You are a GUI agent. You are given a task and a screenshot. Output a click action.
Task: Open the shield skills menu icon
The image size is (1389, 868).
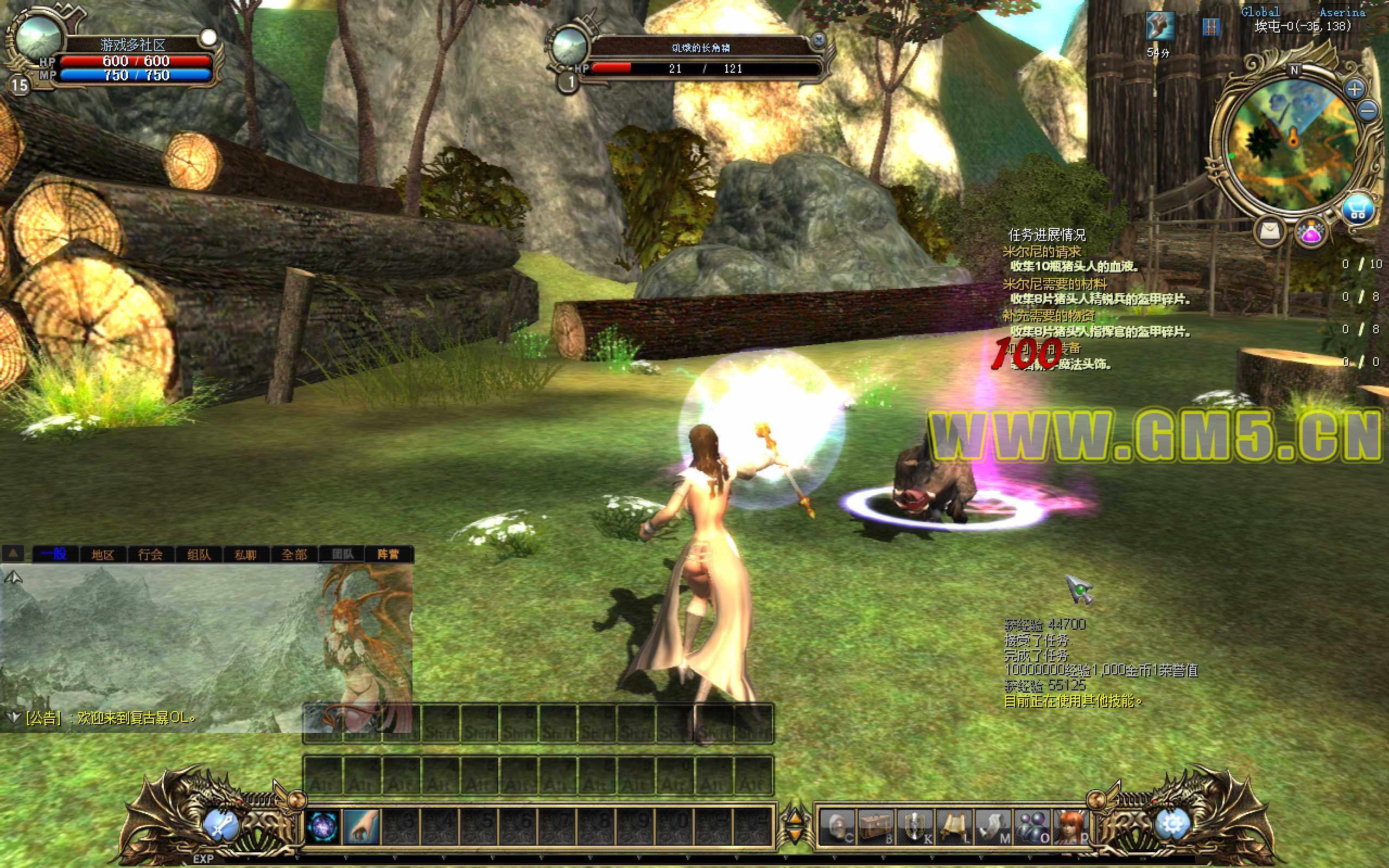coord(915,827)
